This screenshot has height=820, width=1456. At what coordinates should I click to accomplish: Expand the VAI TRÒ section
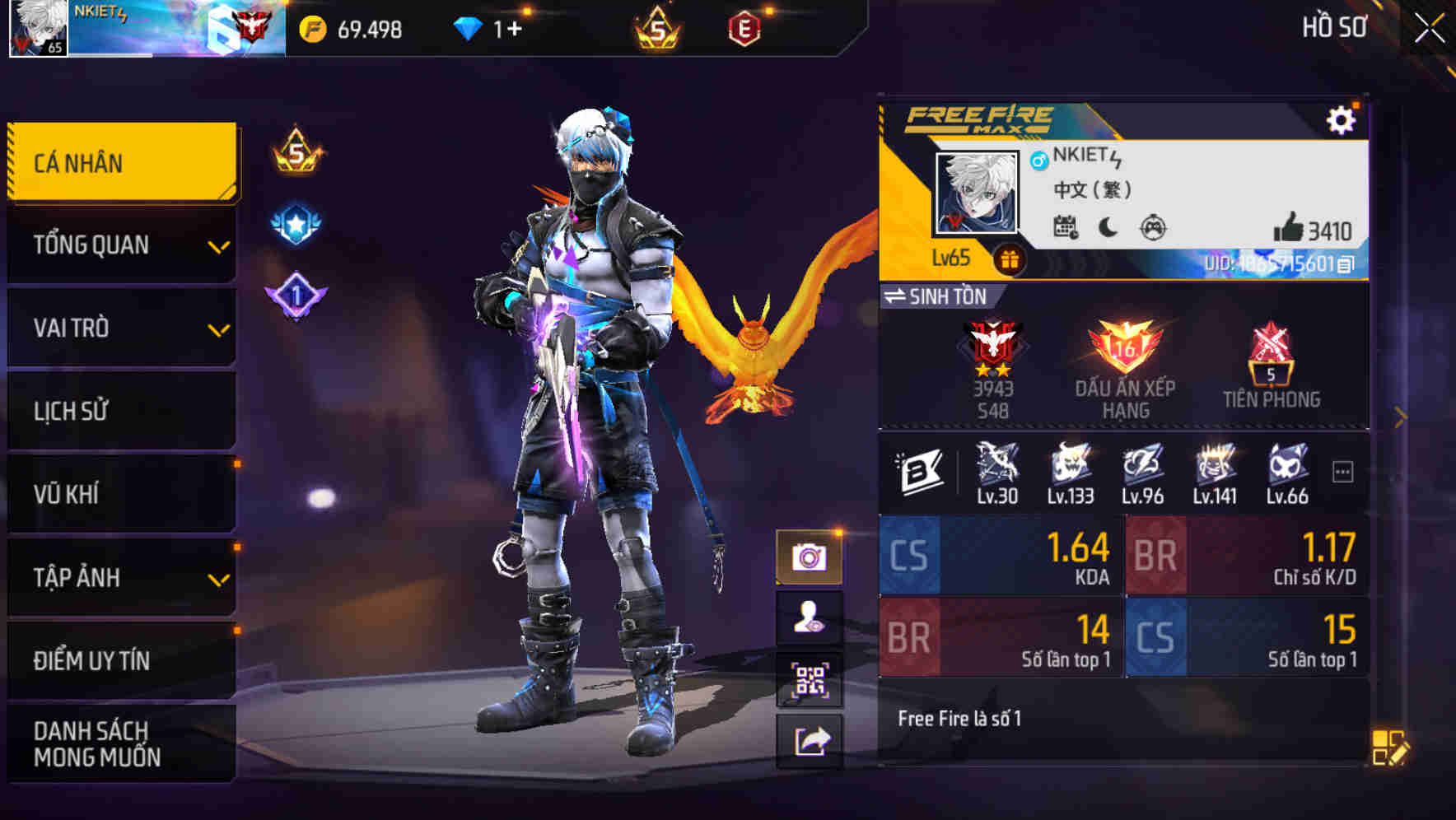click(119, 328)
